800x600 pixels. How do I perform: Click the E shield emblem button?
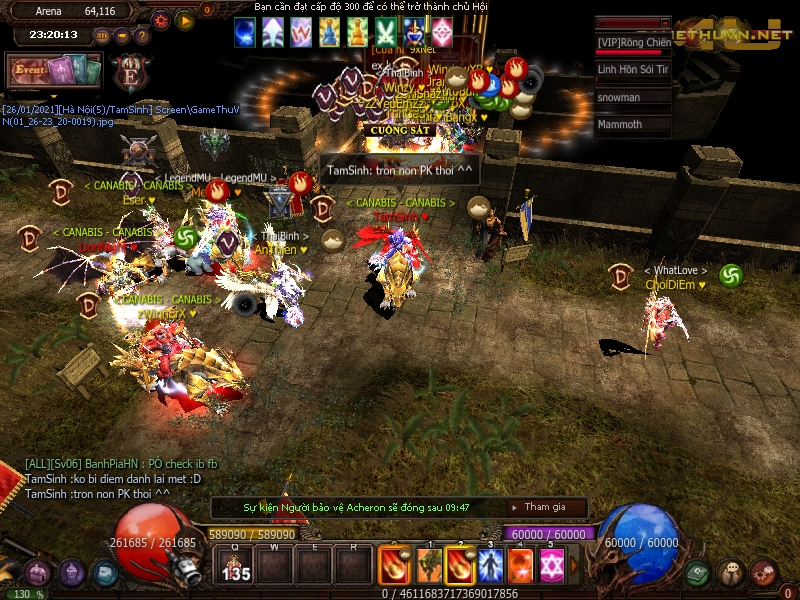131,73
